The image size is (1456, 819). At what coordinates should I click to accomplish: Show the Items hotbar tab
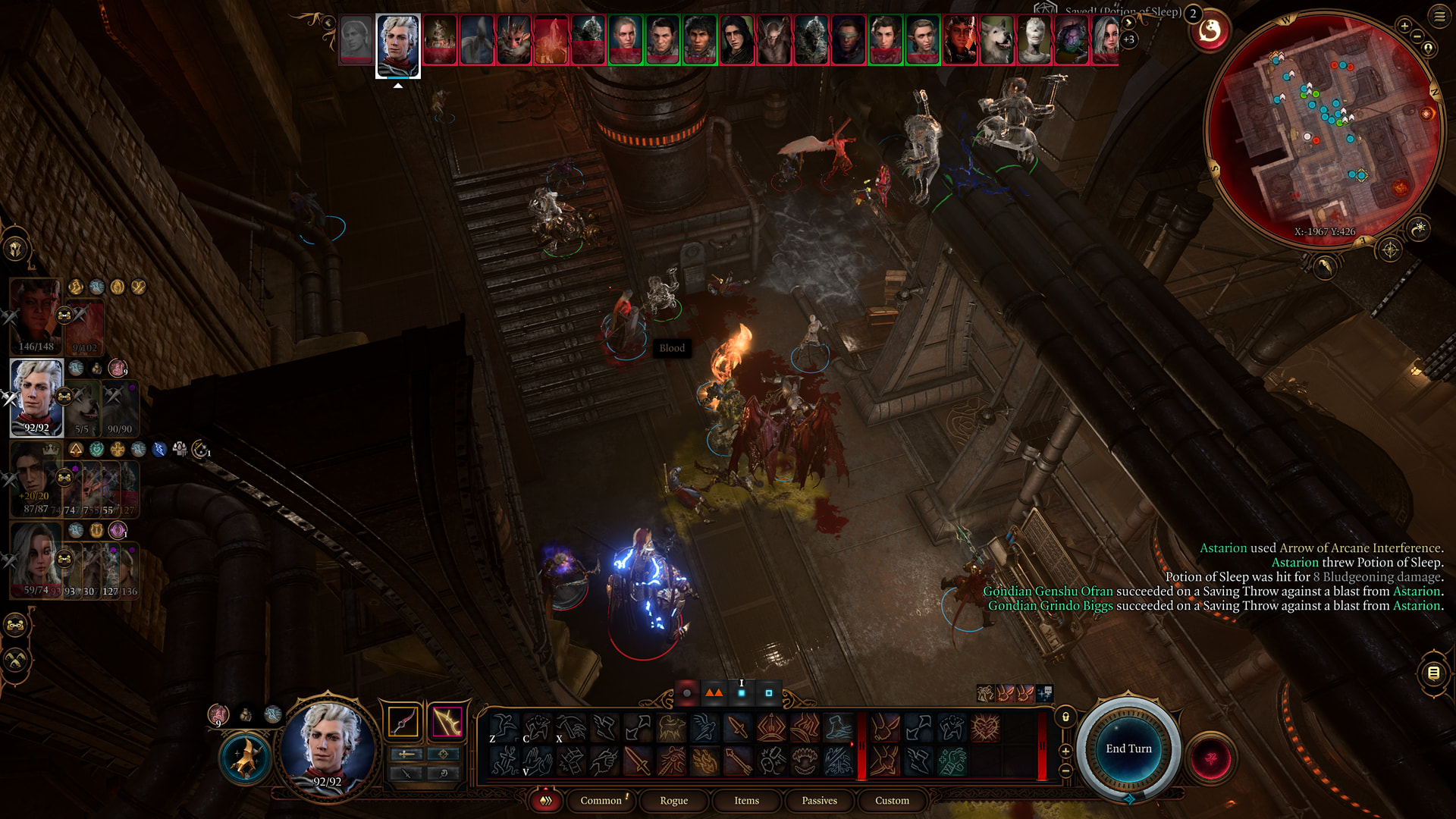(746, 800)
